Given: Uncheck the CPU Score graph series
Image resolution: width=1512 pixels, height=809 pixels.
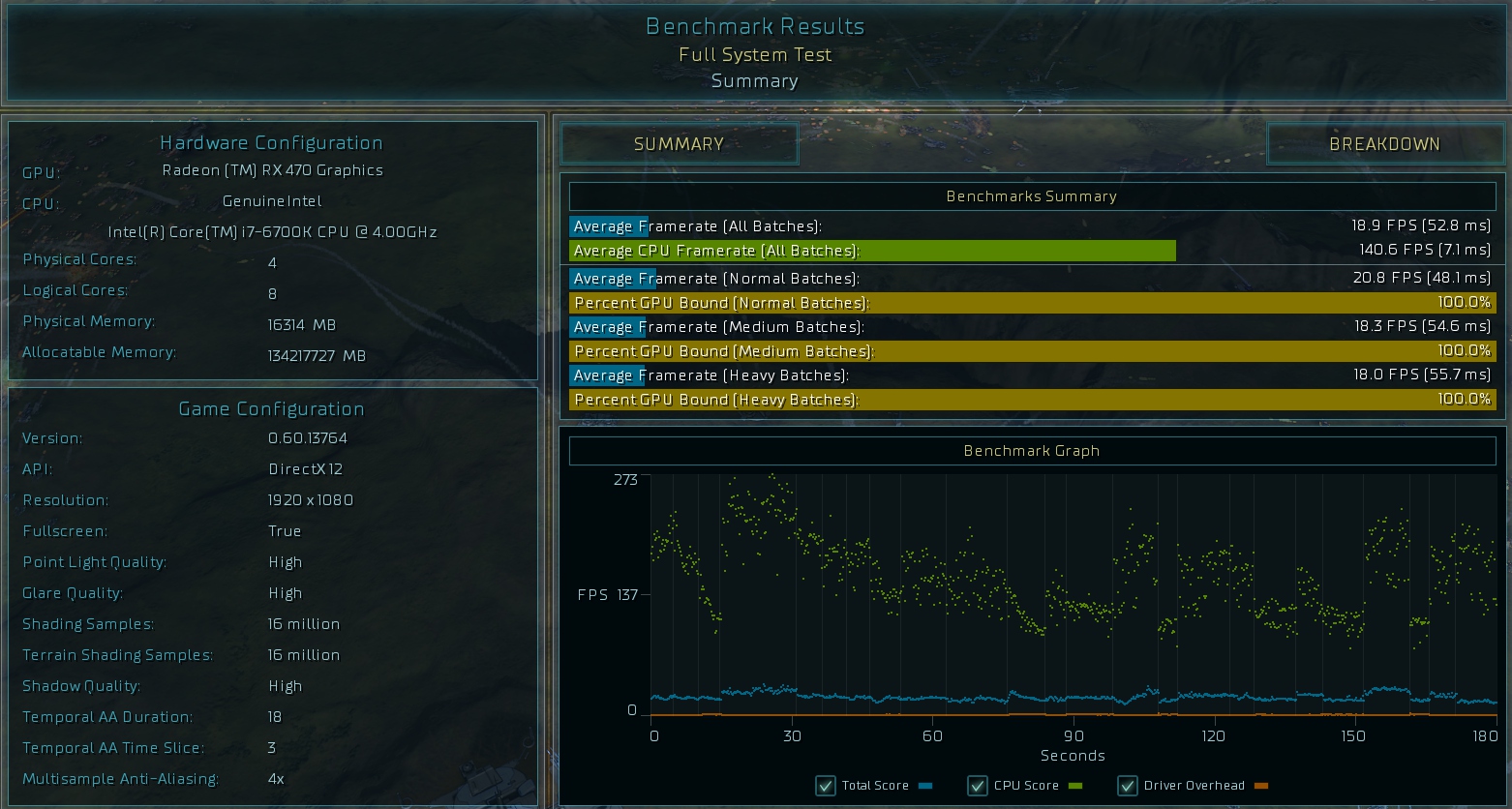Looking at the screenshot, I should coord(978,786).
